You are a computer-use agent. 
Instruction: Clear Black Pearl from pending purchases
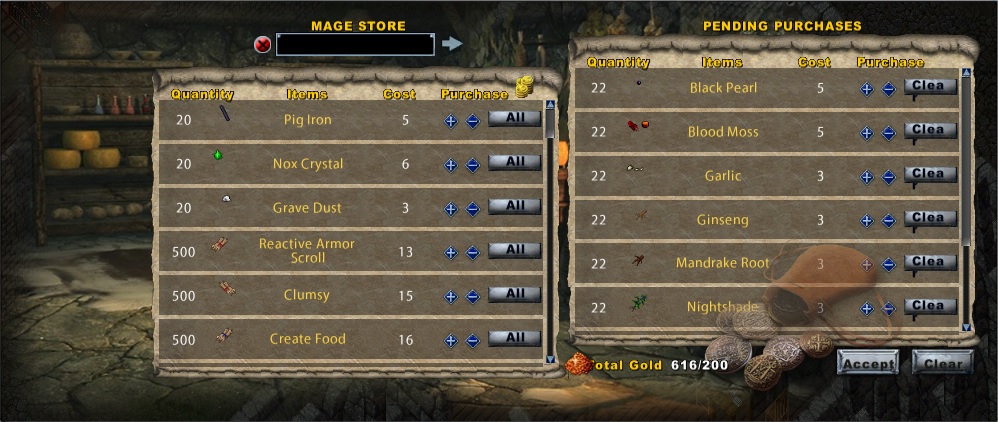(929, 87)
